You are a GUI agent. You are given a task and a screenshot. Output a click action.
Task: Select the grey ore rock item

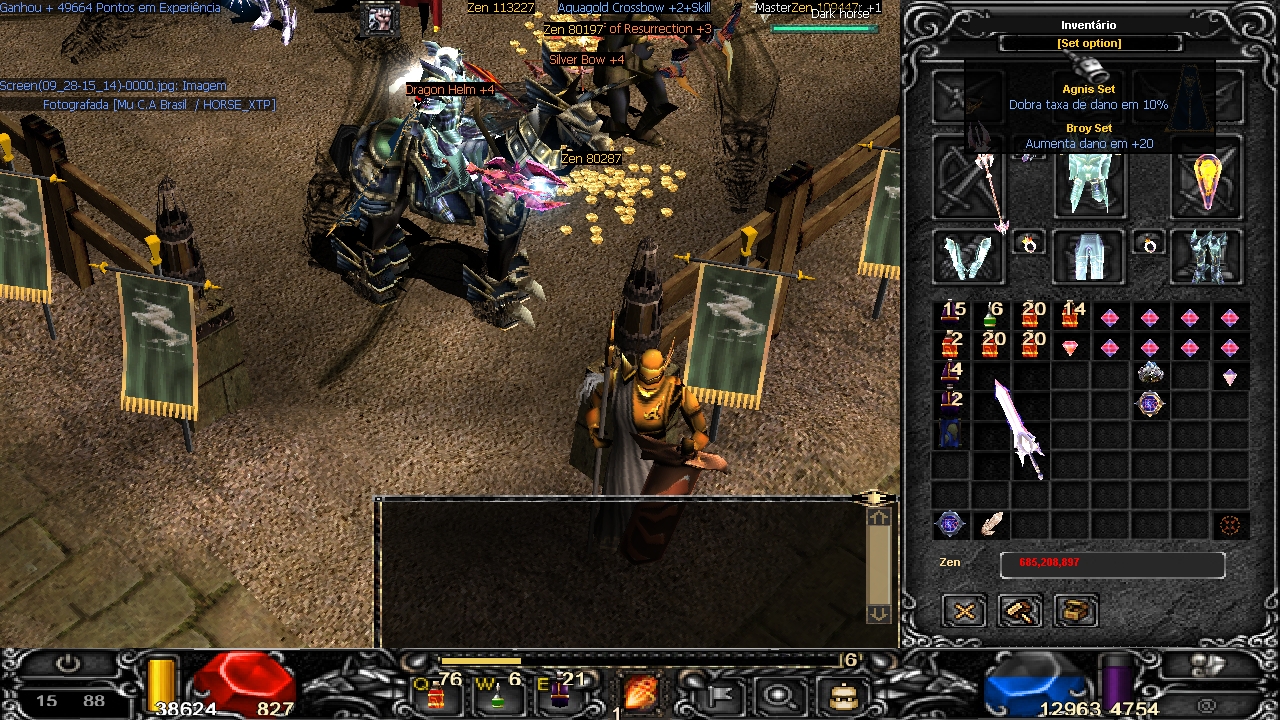click(x=1150, y=374)
